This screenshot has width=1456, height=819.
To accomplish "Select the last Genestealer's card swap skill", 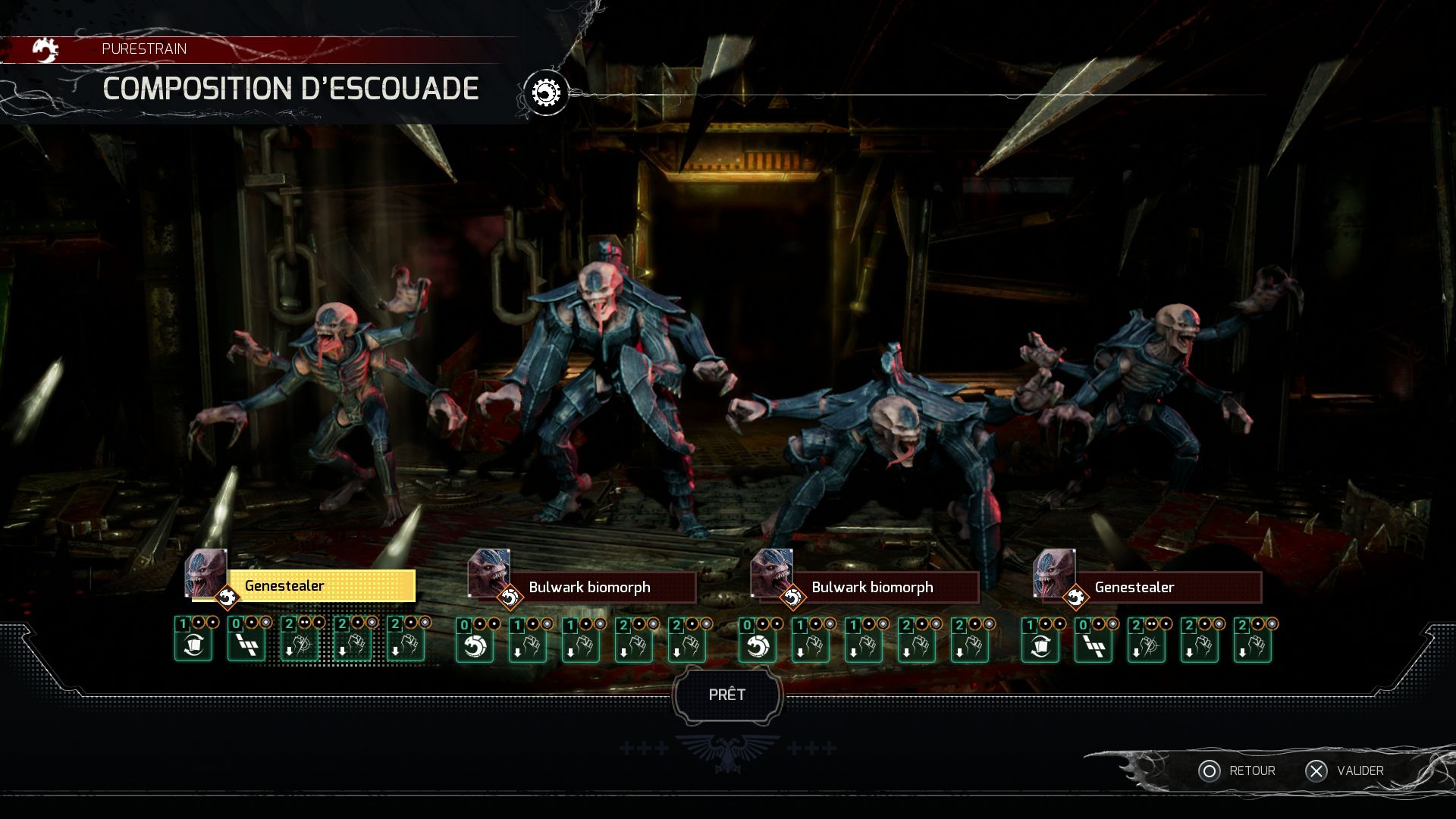I will (1040, 648).
